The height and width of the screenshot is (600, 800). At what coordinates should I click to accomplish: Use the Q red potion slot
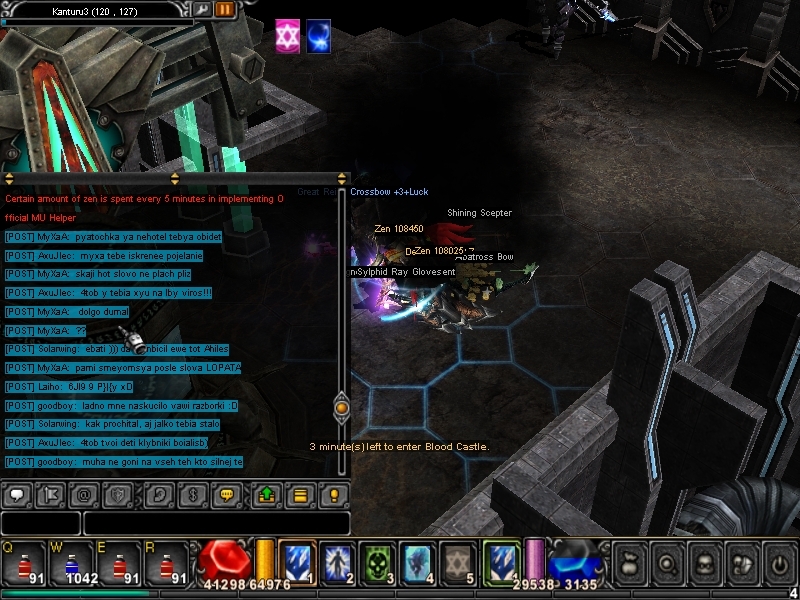[x=22, y=563]
